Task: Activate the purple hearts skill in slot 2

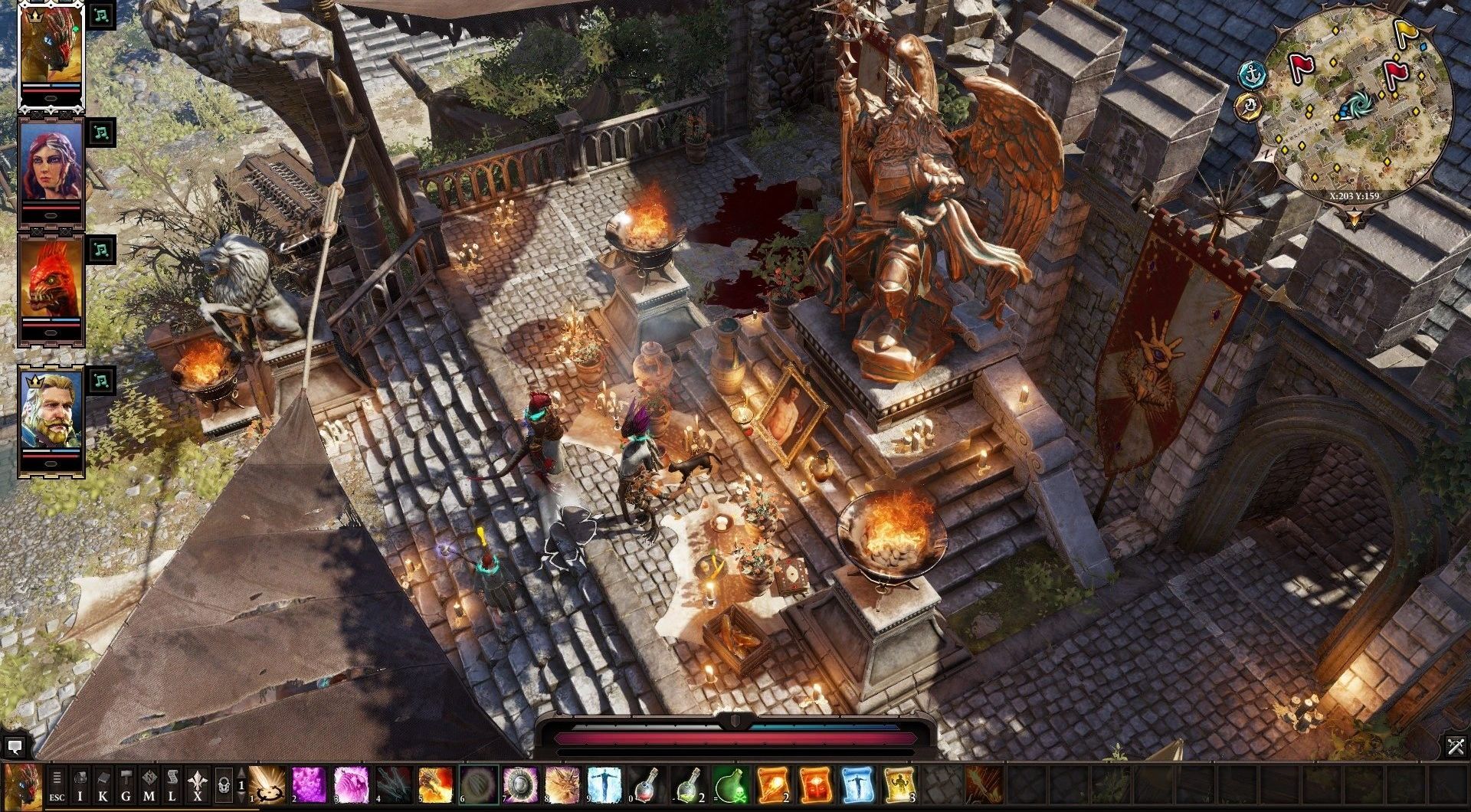Action: coord(309,786)
